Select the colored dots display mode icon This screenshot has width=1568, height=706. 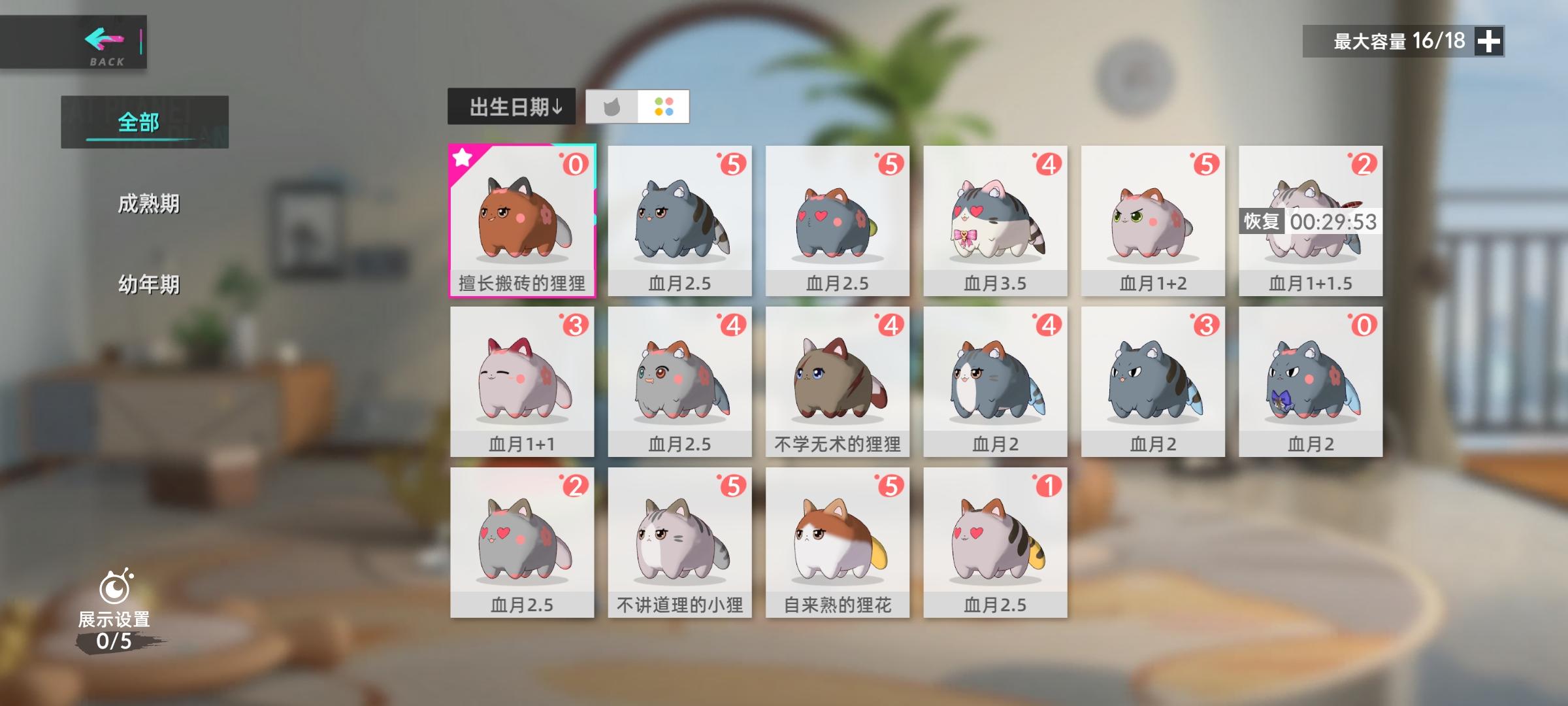663,108
